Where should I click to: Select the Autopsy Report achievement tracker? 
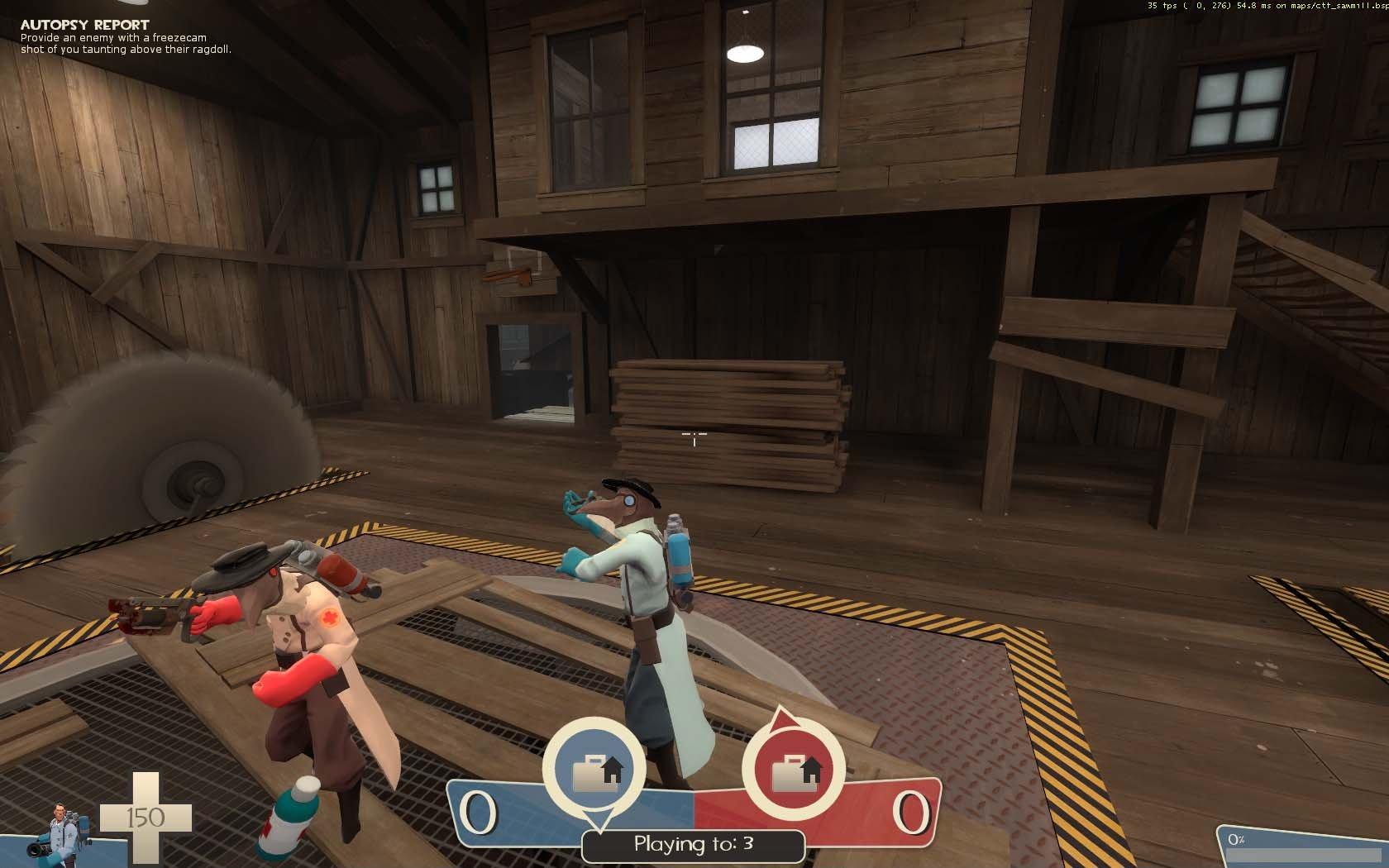124,37
